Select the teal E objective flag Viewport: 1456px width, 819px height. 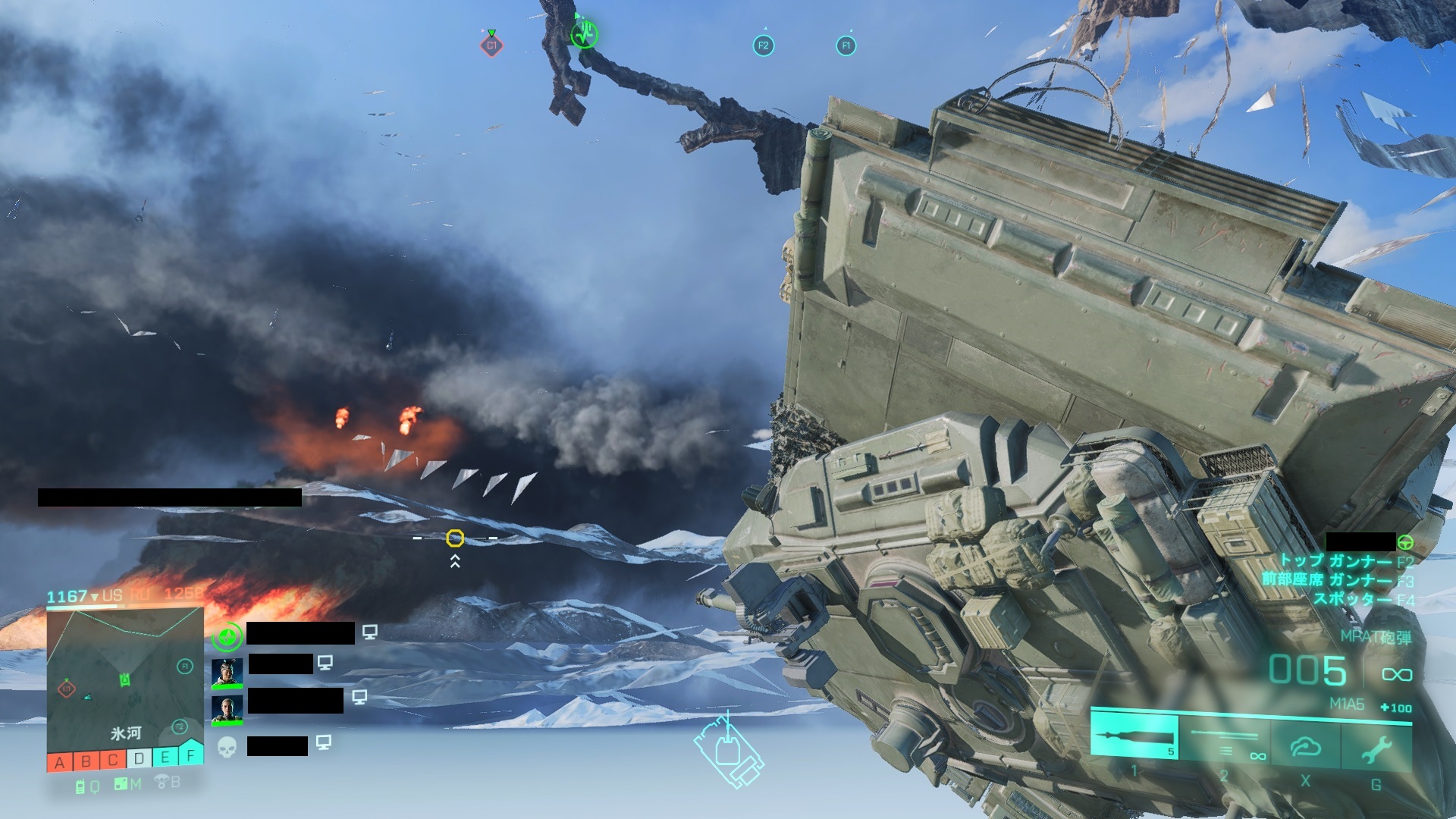(x=165, y=757)
